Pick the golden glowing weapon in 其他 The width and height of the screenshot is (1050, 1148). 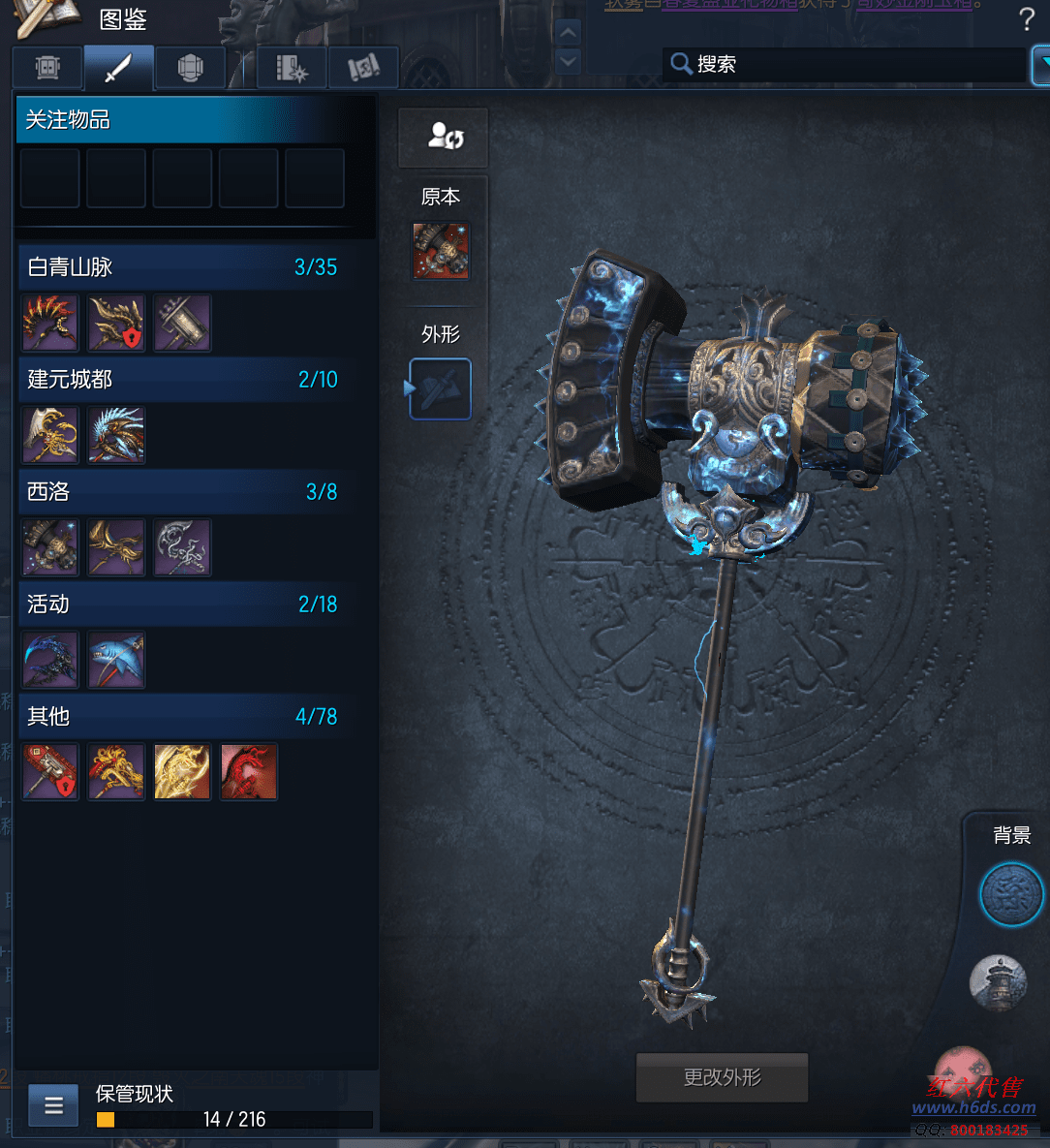pyautogui.click(x=182, y=772)
